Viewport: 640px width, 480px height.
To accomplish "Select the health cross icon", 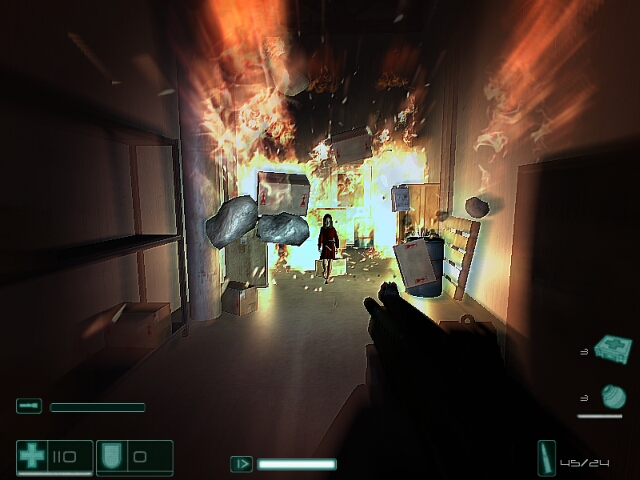I will [32, 456].
